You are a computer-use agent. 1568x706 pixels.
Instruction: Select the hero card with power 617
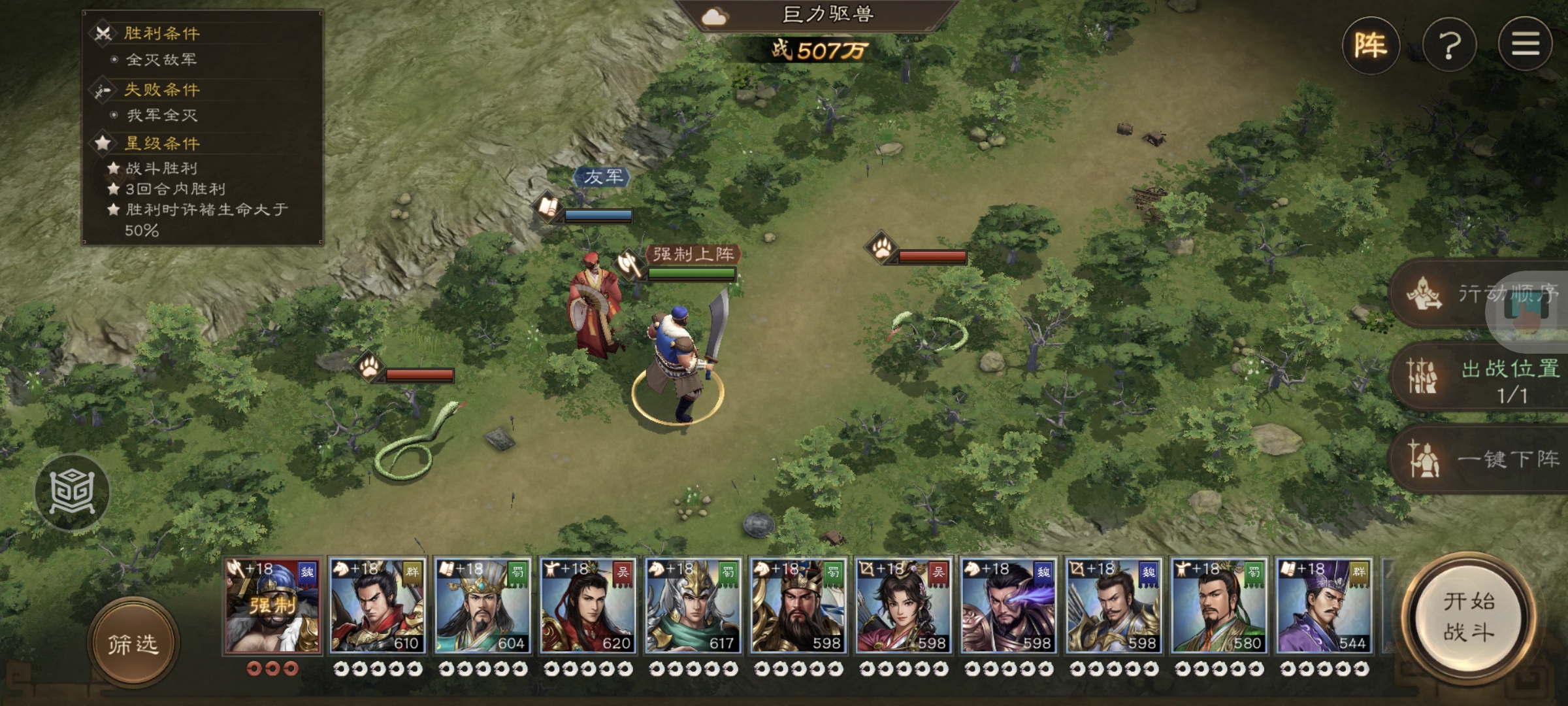693,605
